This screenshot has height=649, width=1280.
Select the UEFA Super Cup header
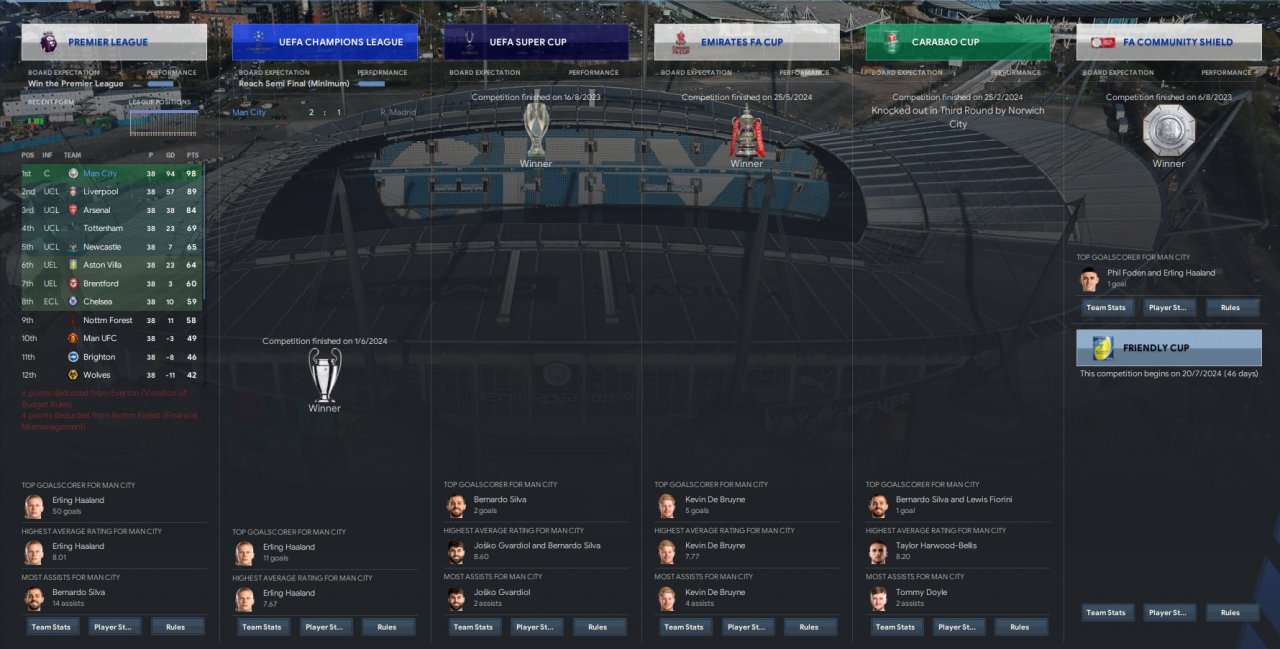[536, 42]
